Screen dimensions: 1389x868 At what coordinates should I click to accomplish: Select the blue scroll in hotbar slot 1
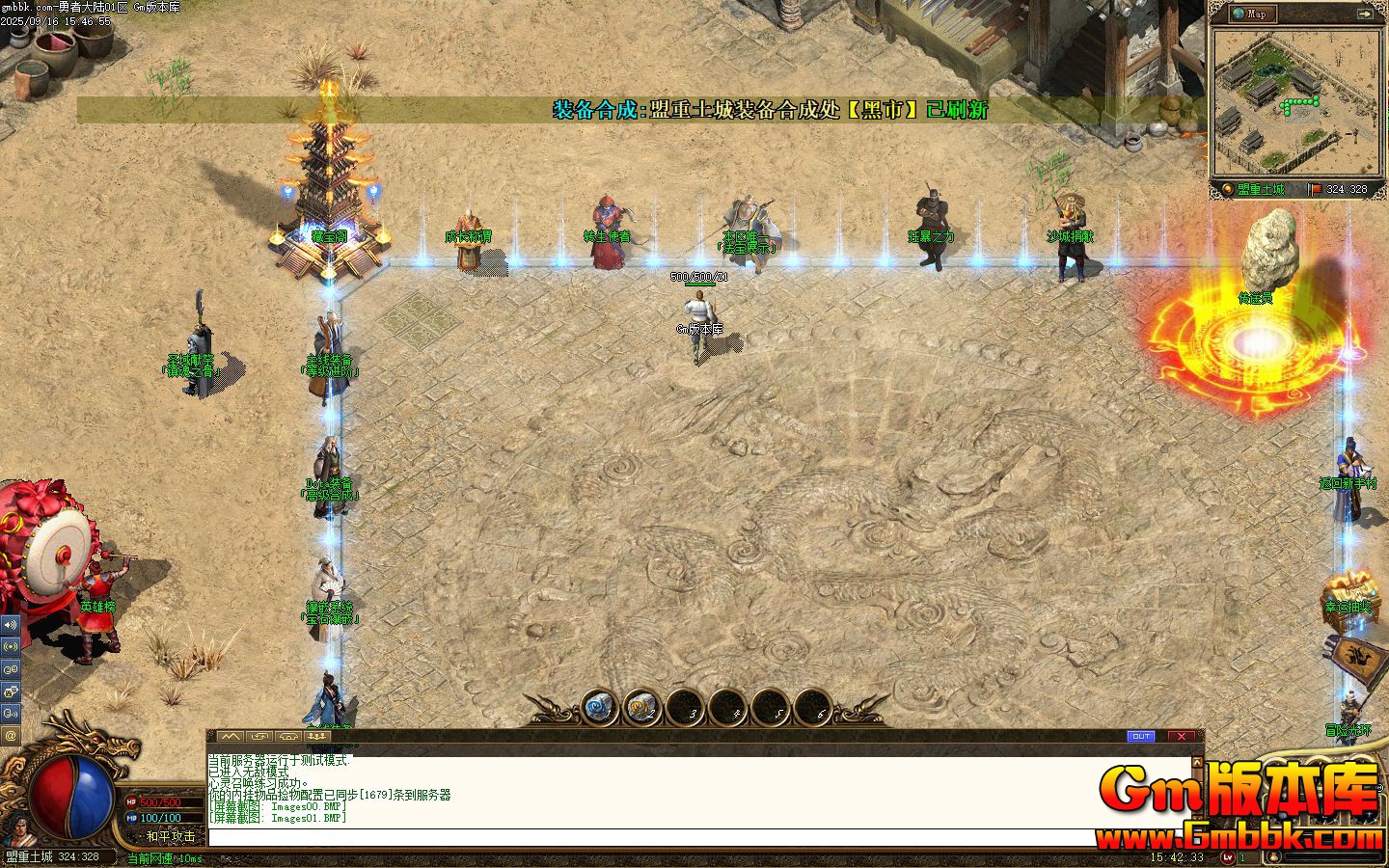[599, 710]
